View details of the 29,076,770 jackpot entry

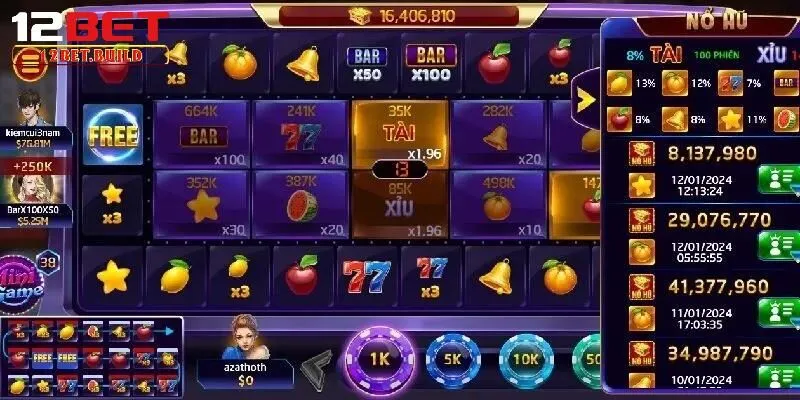pyautogui.click(x=776, y=245)
